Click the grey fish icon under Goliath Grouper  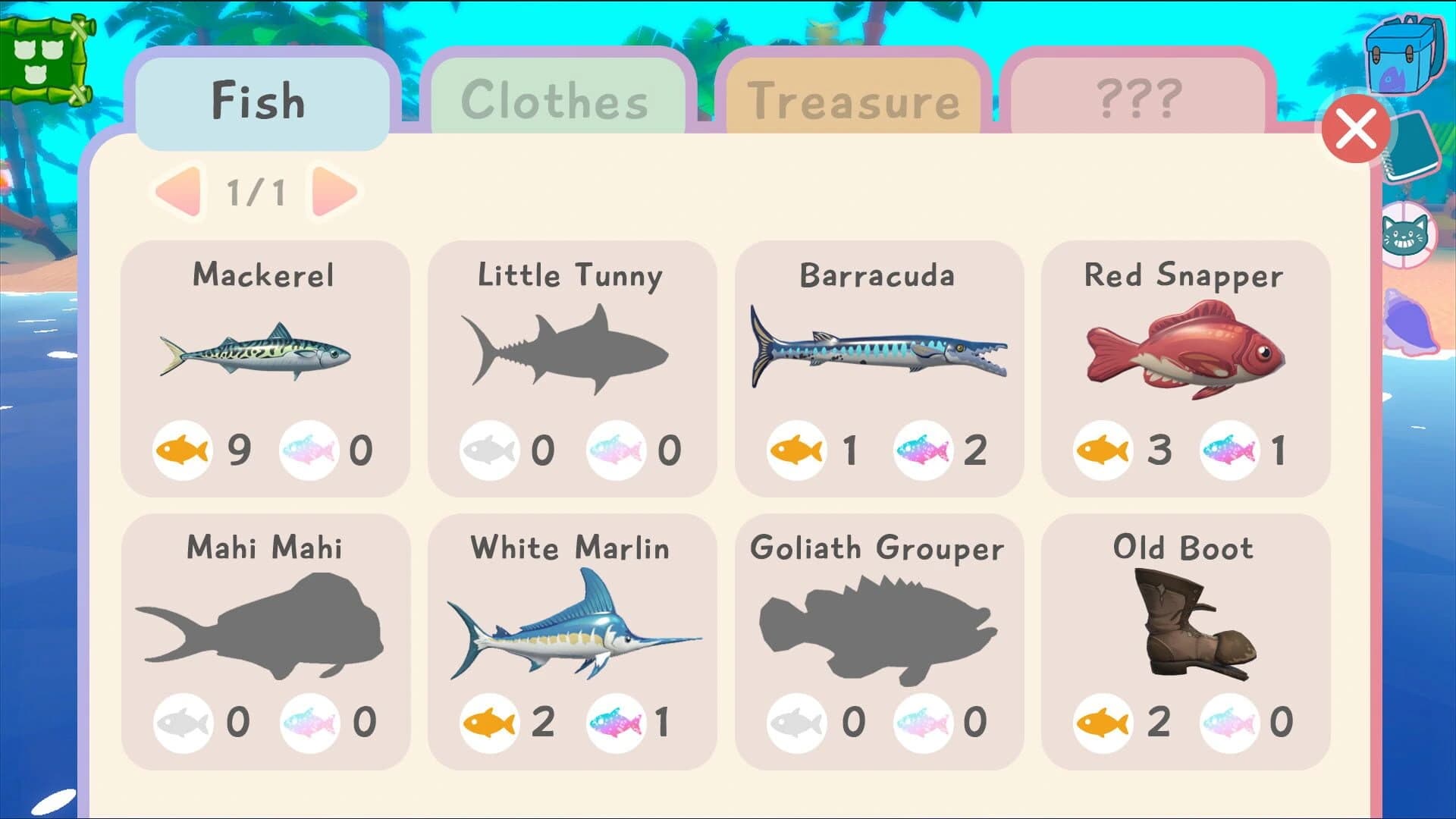pyautogui.click(x=792, y=722)
